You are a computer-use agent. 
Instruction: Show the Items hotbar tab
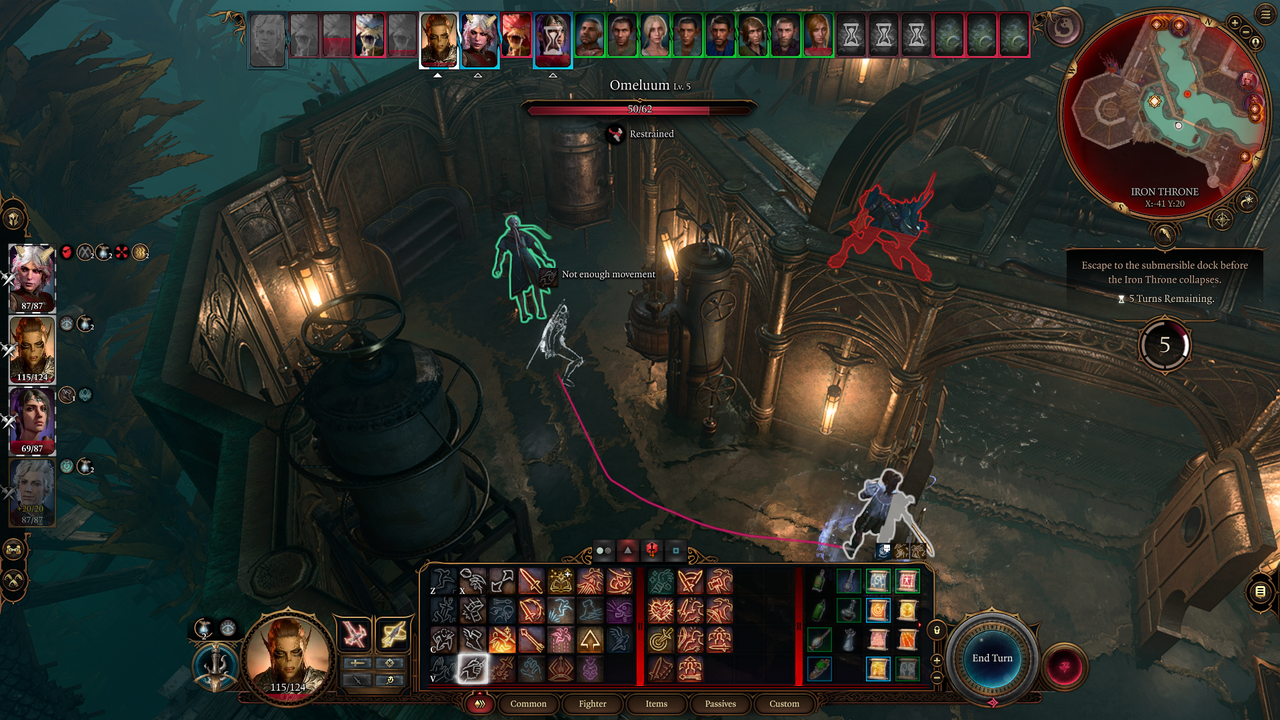coord(656,704)
